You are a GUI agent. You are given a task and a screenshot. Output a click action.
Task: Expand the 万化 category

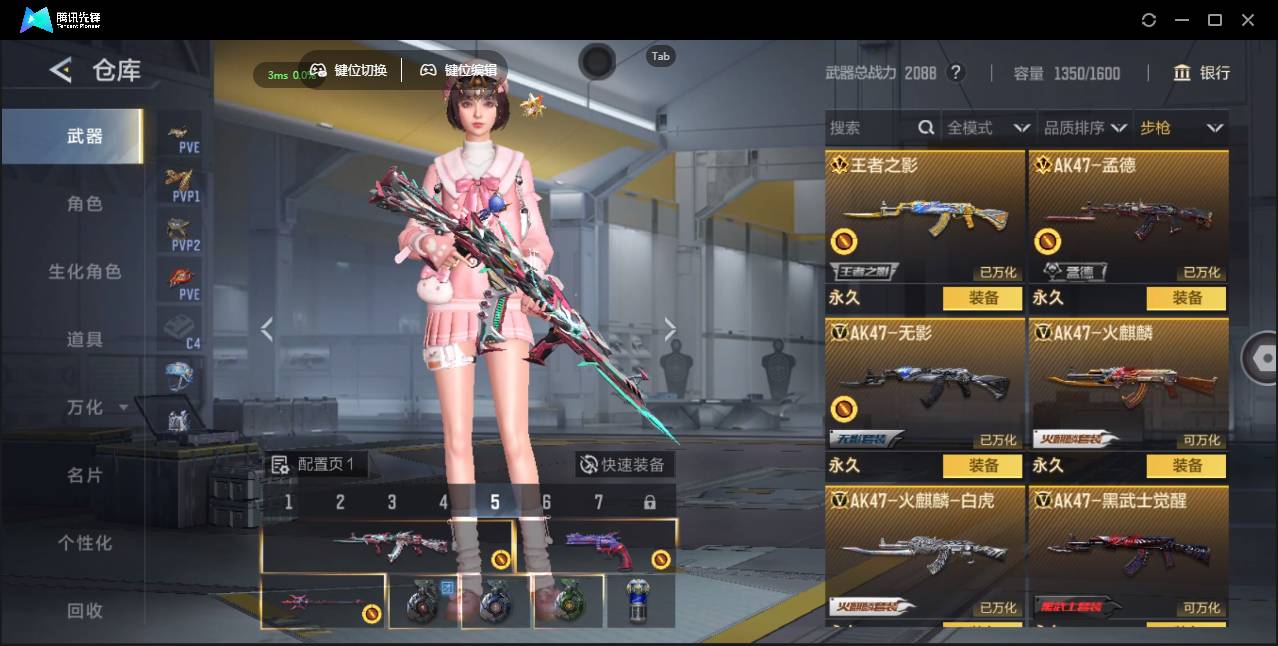click(95, 408)
